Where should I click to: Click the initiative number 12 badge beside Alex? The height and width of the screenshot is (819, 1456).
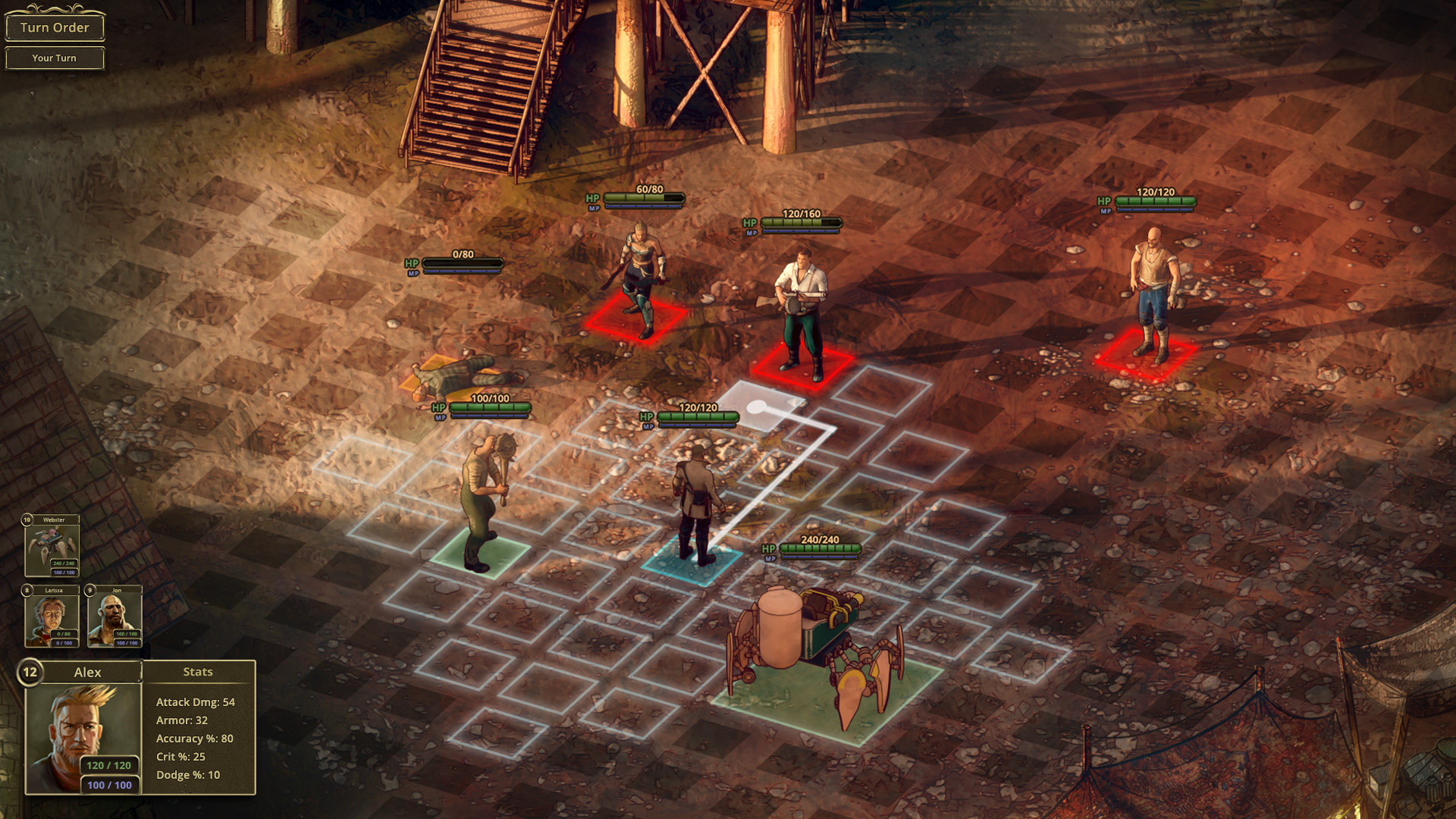(x=29, y=672)
